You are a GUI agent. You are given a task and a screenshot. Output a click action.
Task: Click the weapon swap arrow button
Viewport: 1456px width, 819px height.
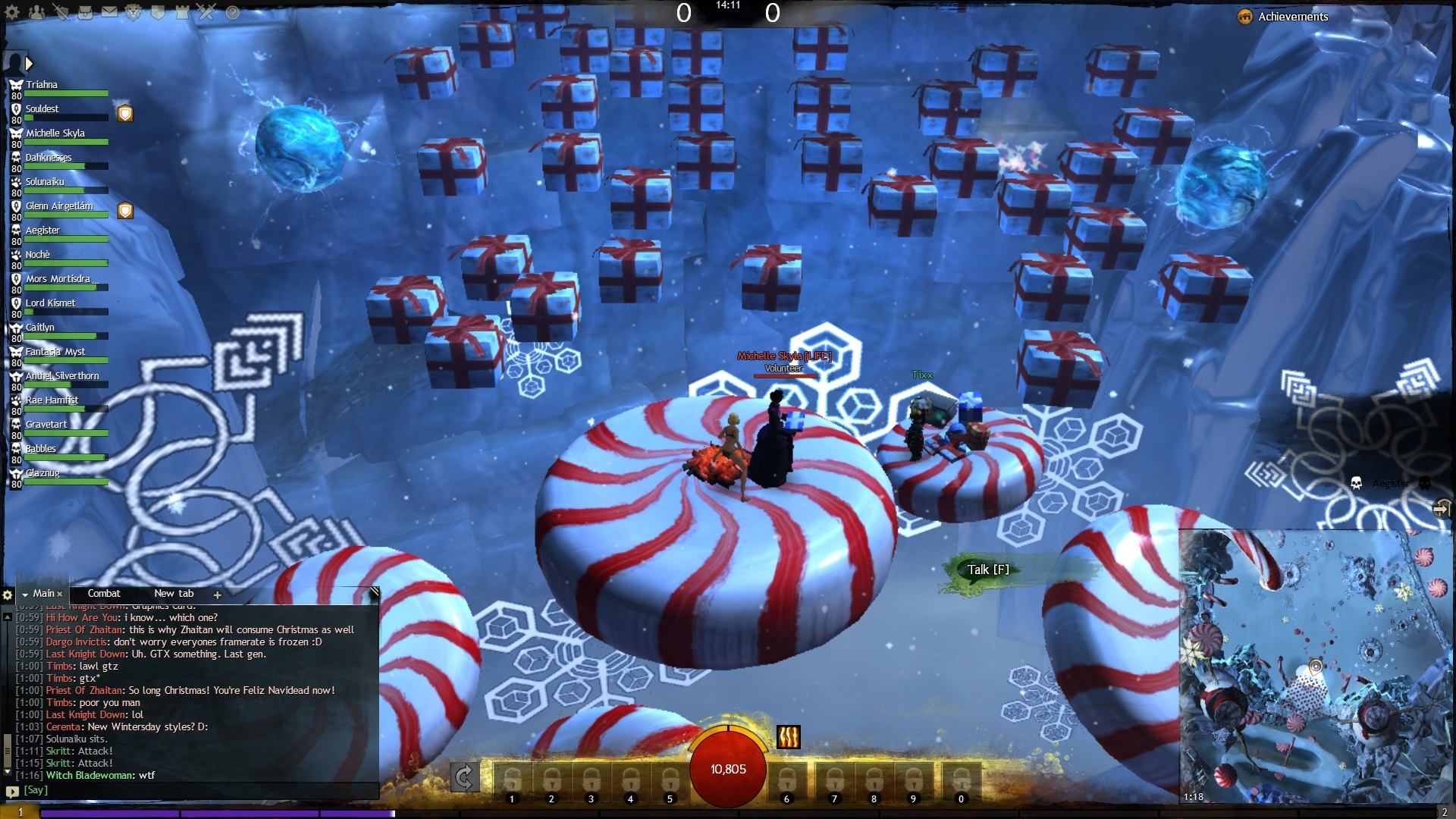click(x=465, y=777)
